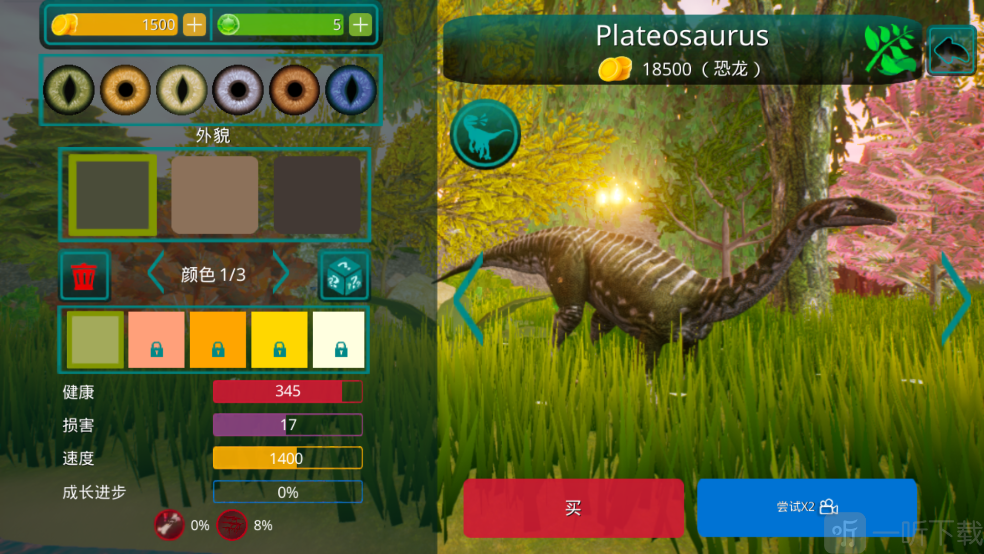
Task: Choose the orange eye option
Action: pyautogui.click(x=125, y=90)
